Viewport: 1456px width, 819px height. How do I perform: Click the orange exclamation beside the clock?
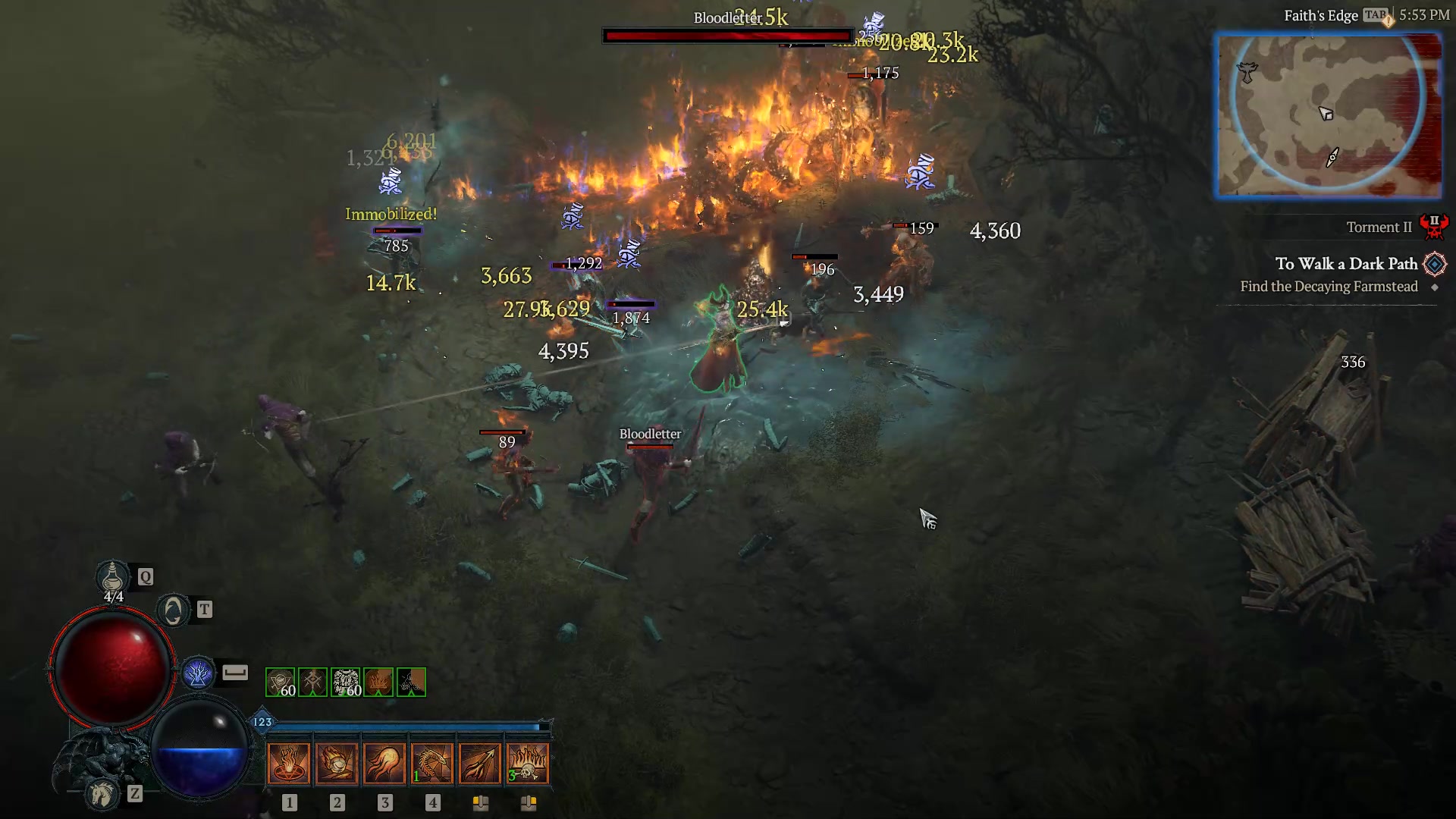(x=1387, y=20)
